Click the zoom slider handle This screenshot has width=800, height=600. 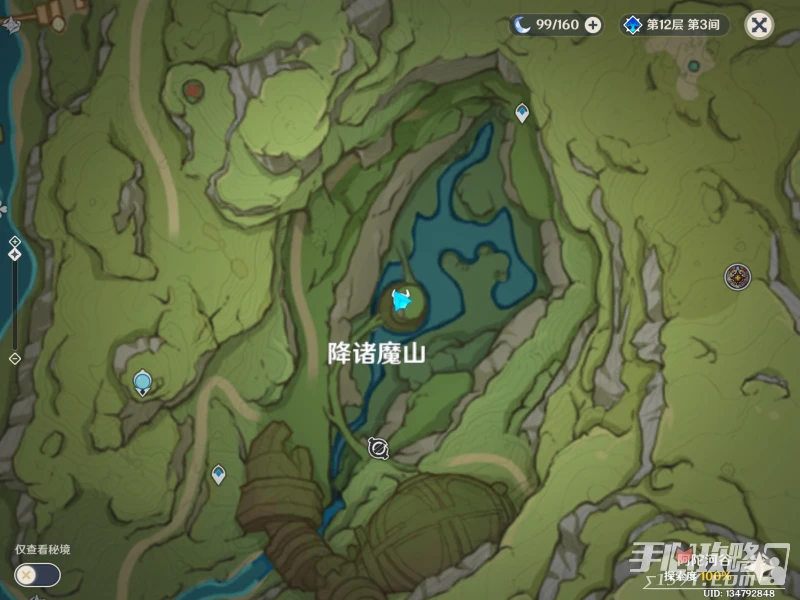(14, 255)
